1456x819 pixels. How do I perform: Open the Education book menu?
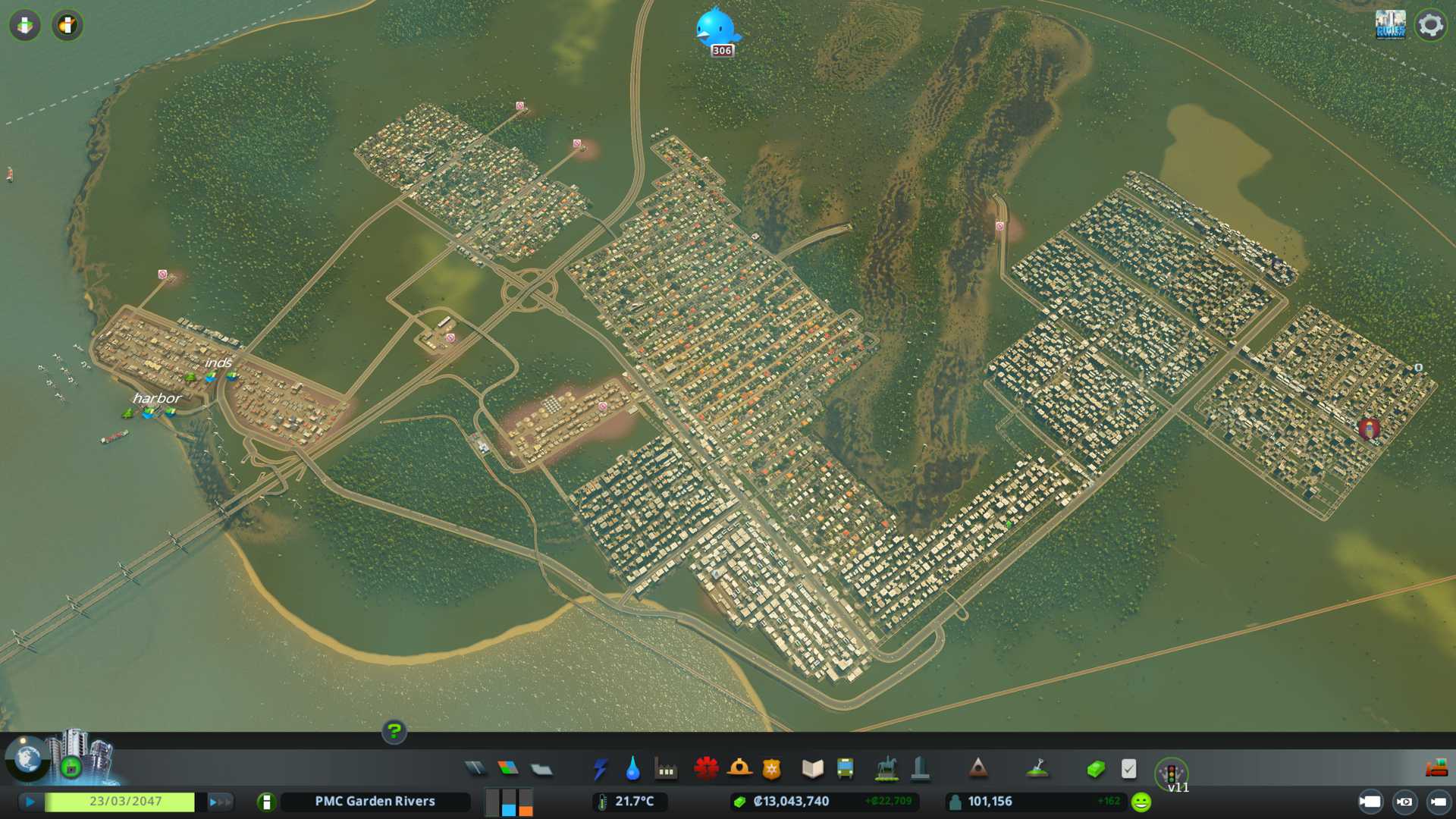[812, 769]
